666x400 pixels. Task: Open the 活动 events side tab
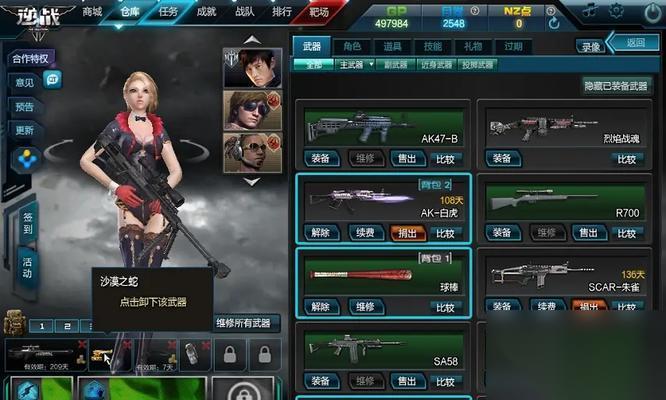(27, 266)
